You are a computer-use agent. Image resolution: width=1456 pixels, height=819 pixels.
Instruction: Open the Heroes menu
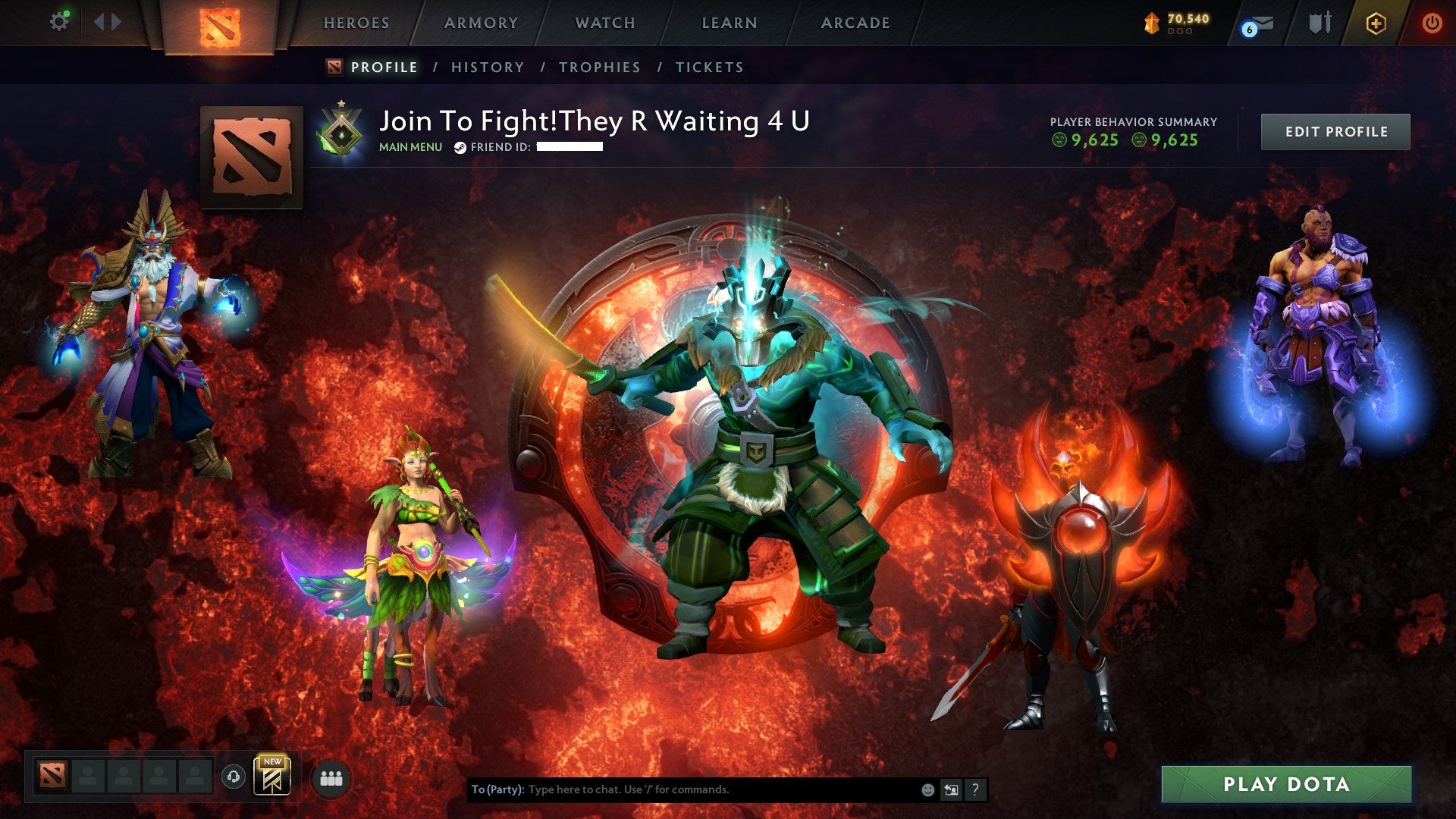[356, 23]
